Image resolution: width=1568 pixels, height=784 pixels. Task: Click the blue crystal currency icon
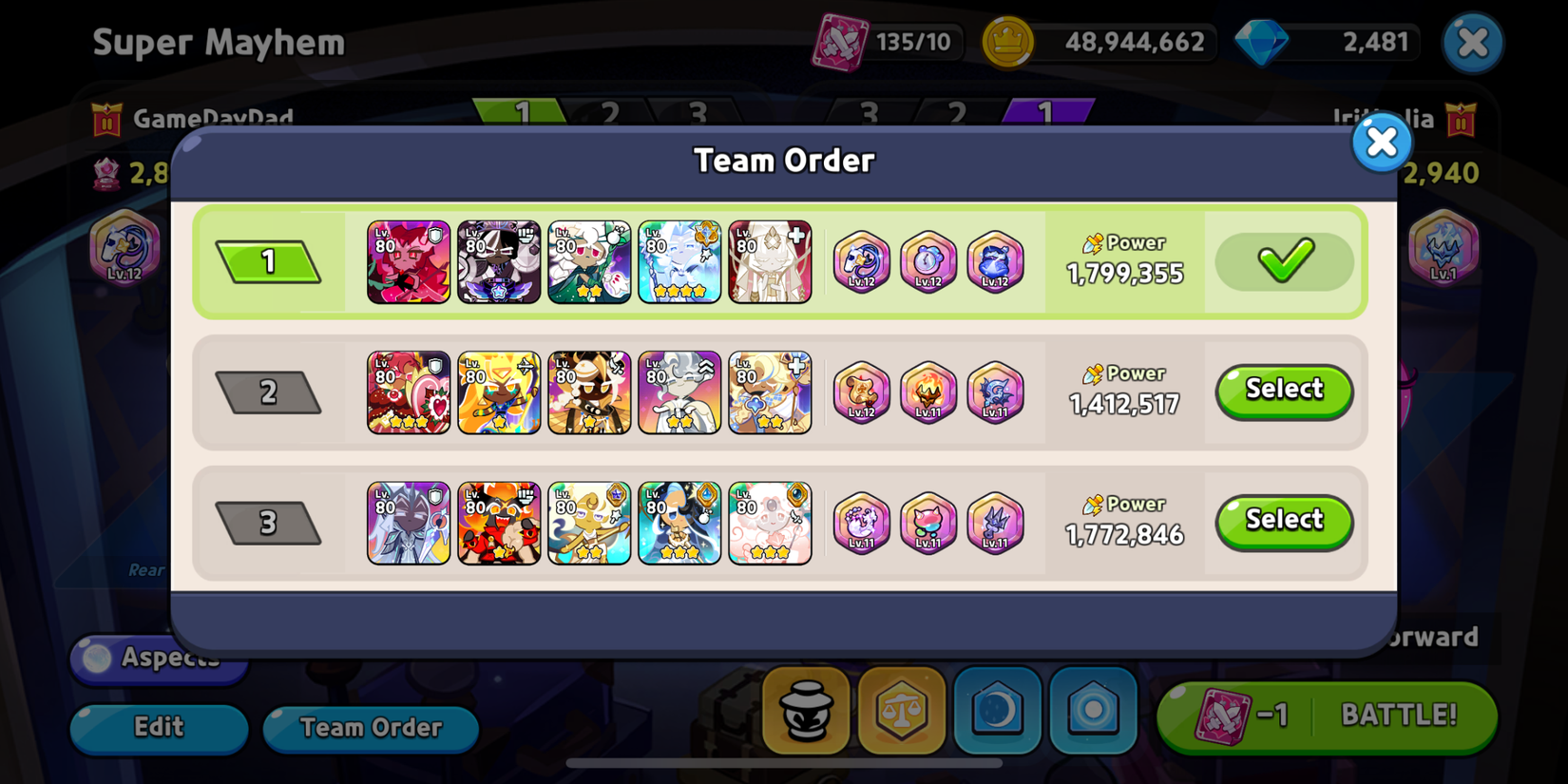click(x=1264, y=40)
